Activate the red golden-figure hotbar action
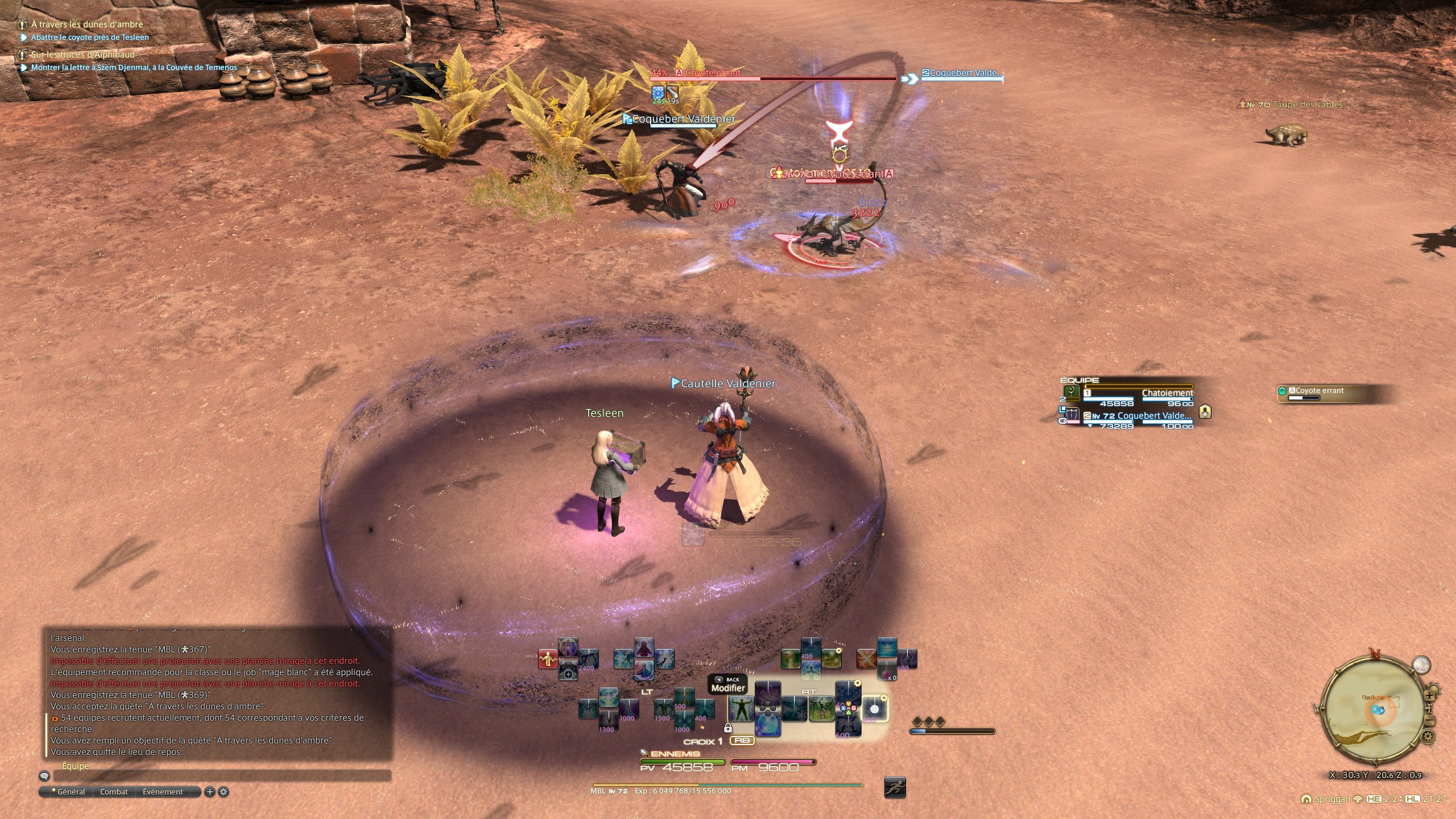The image size is (1456, 819). (x=547, y=659)
